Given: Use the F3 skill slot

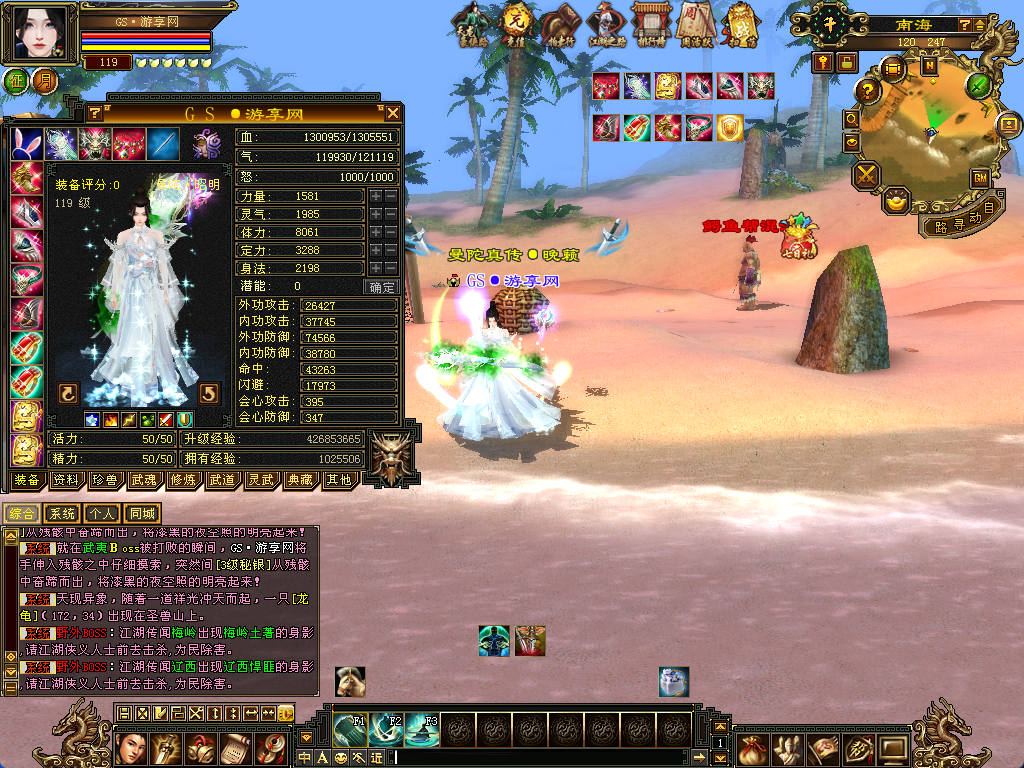Looking at the screenshot, I should click(421, 729).
